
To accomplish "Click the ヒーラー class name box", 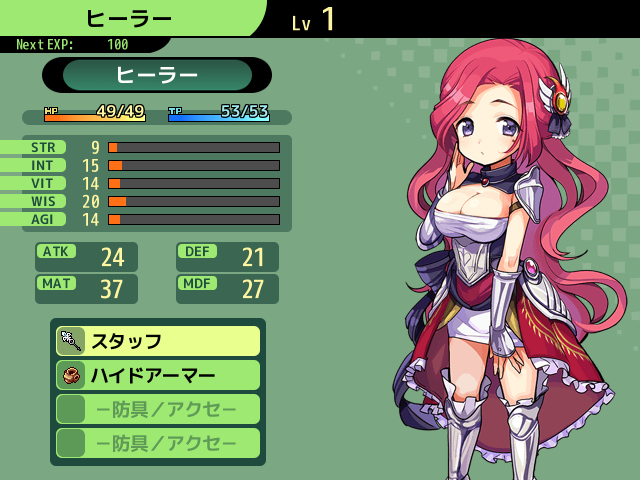I will pos(157,75).
